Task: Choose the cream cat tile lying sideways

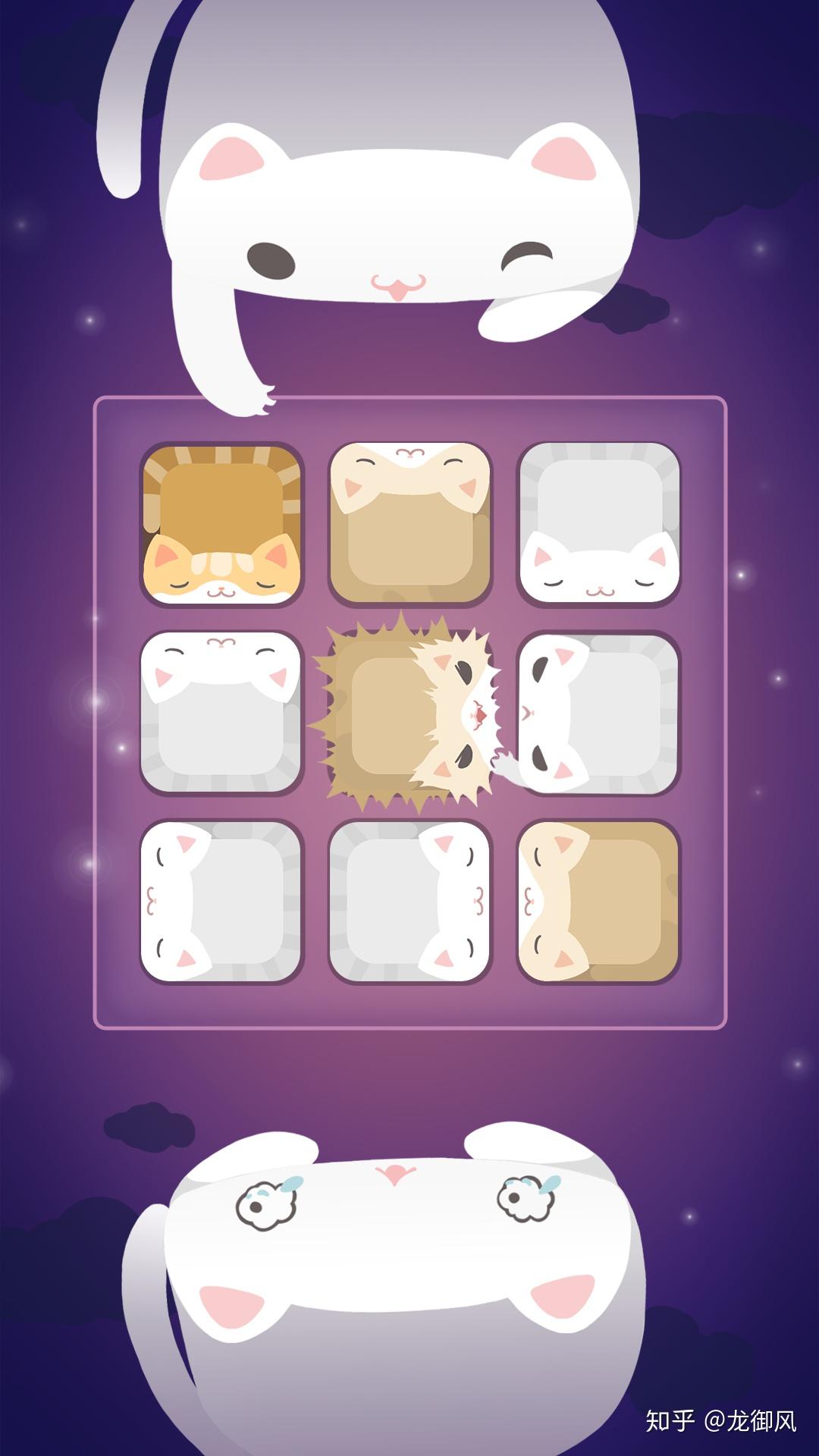Action: pos(599,902)
